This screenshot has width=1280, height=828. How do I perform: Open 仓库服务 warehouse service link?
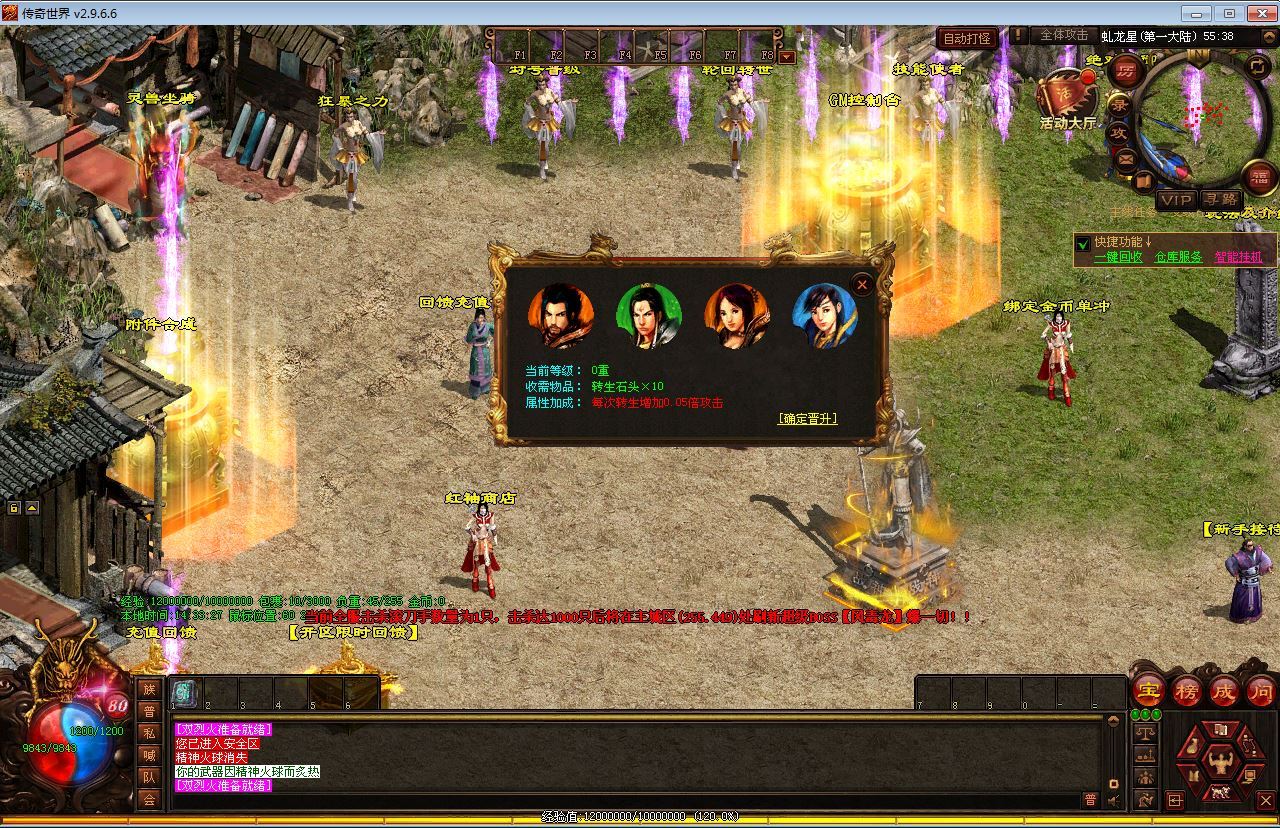[x=1178, y=257]
